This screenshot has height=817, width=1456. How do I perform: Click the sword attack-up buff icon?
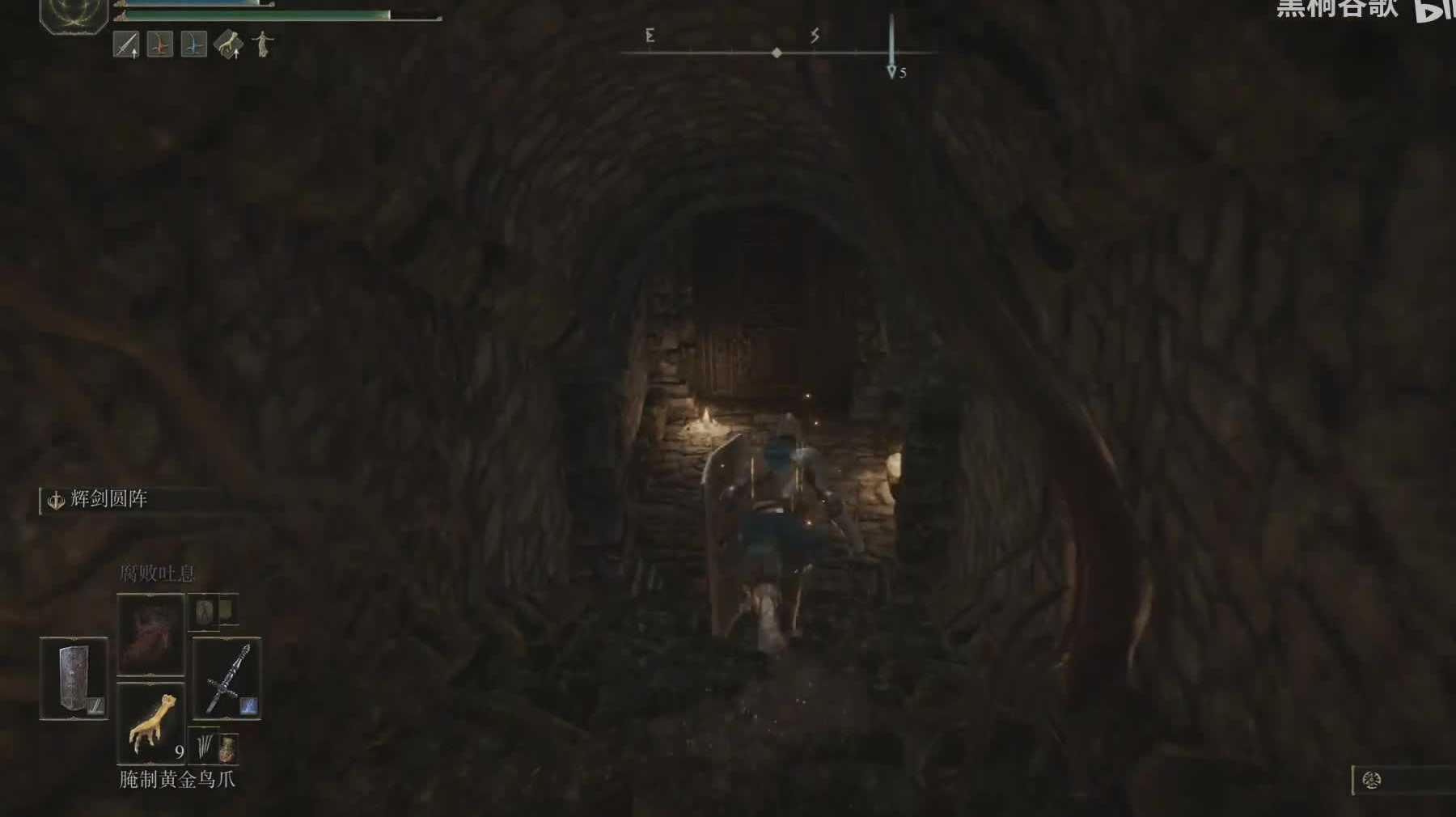126,45
